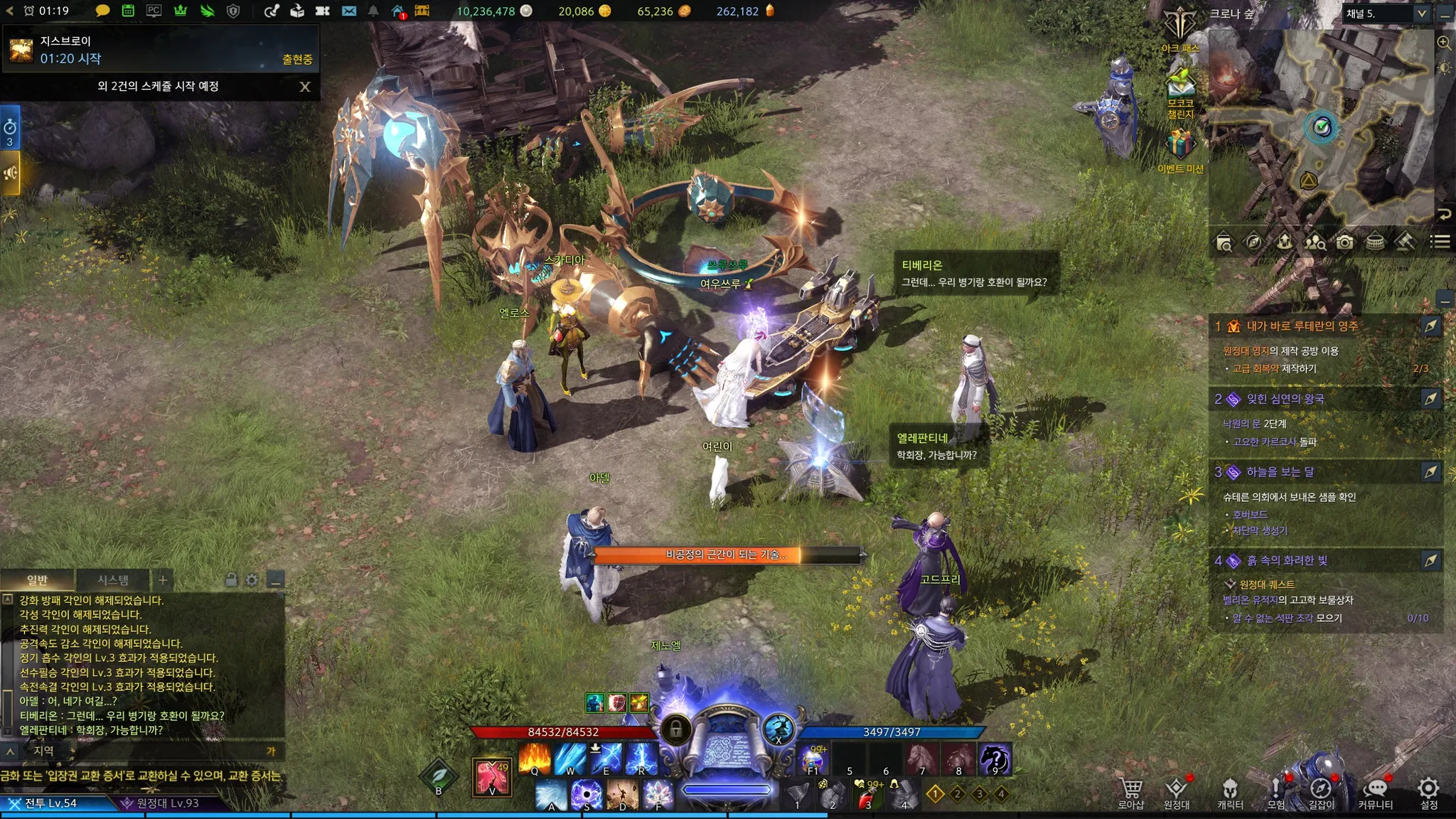Open the 캐릭터 character menu
This screenshot has width=1456, height=819.
tap(1230, 792)
